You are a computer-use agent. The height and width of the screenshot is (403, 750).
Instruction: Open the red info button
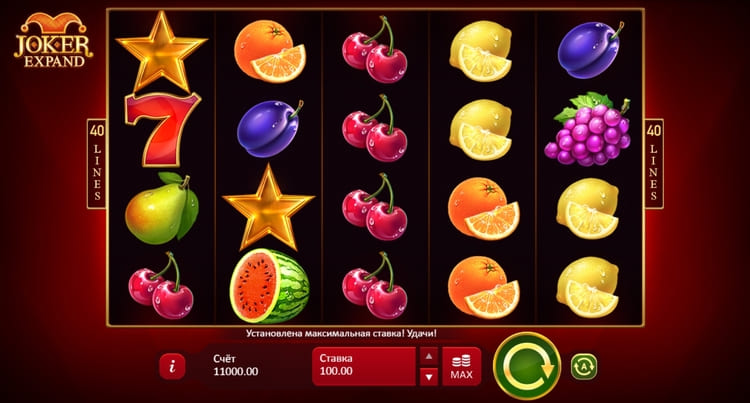(x=172, y=366)
